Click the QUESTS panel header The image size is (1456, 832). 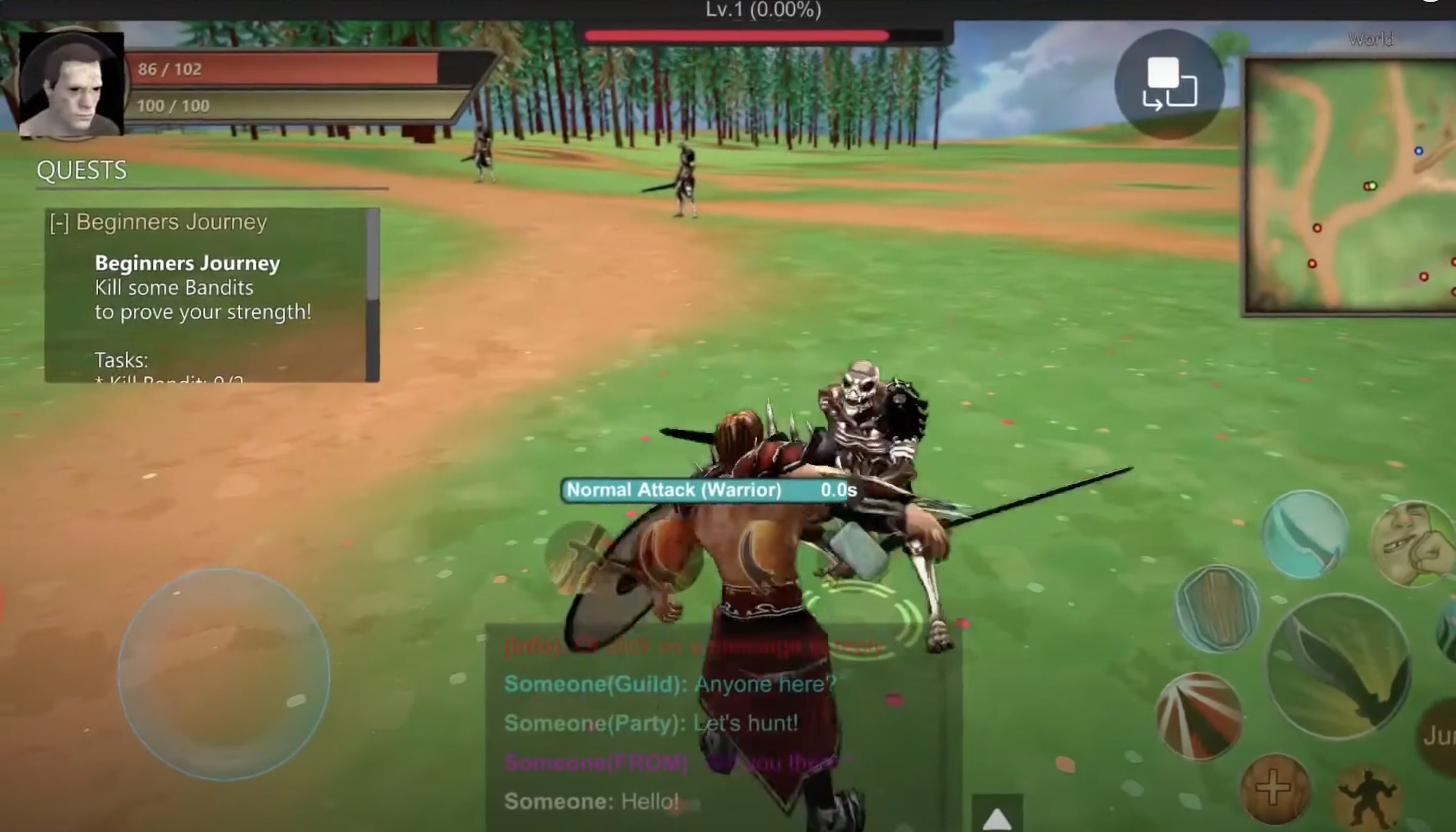(81, 169)
